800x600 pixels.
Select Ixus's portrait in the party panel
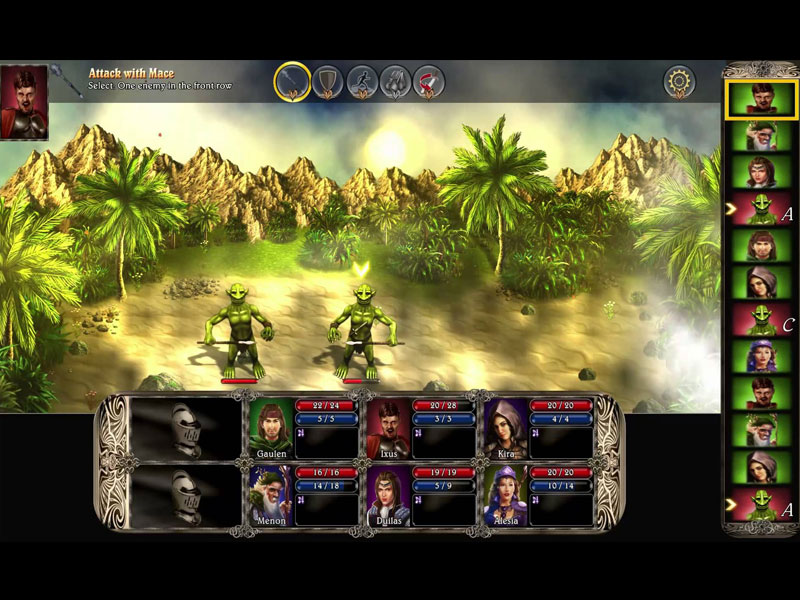(x=387, y=423)
